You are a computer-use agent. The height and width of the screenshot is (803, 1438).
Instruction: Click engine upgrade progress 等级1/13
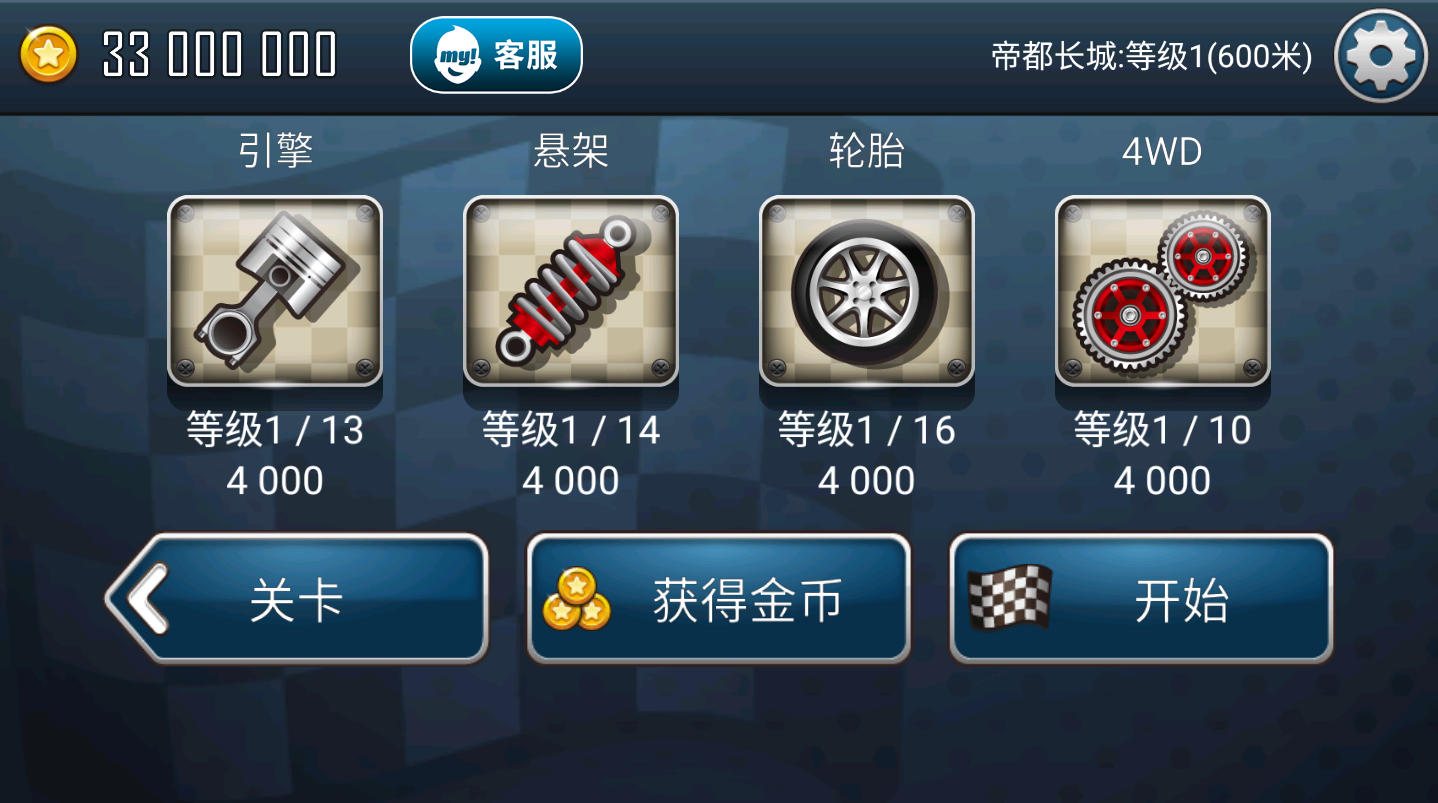[275, 430]
